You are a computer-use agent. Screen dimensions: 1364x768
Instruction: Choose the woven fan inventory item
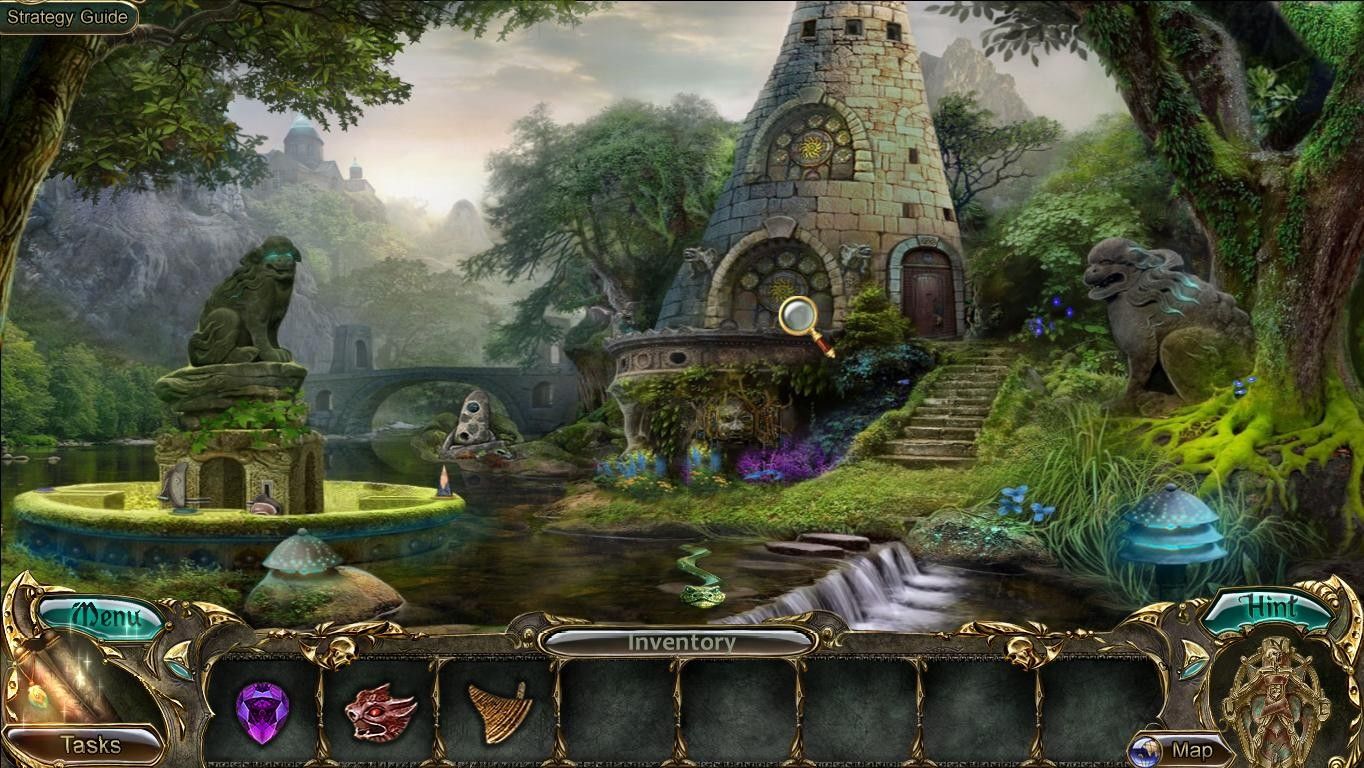click(x=500, y=712)
